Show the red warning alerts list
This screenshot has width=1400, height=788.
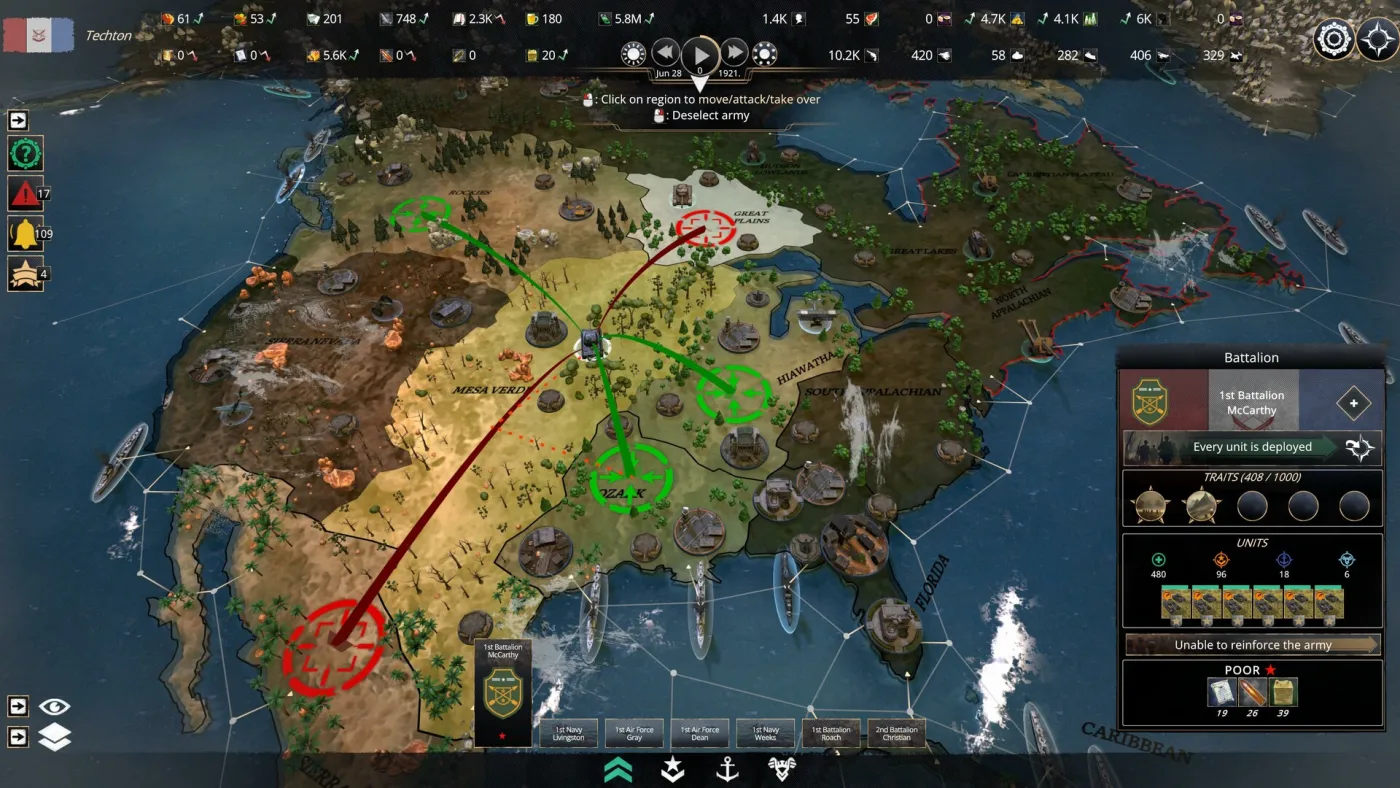point(25,193)
